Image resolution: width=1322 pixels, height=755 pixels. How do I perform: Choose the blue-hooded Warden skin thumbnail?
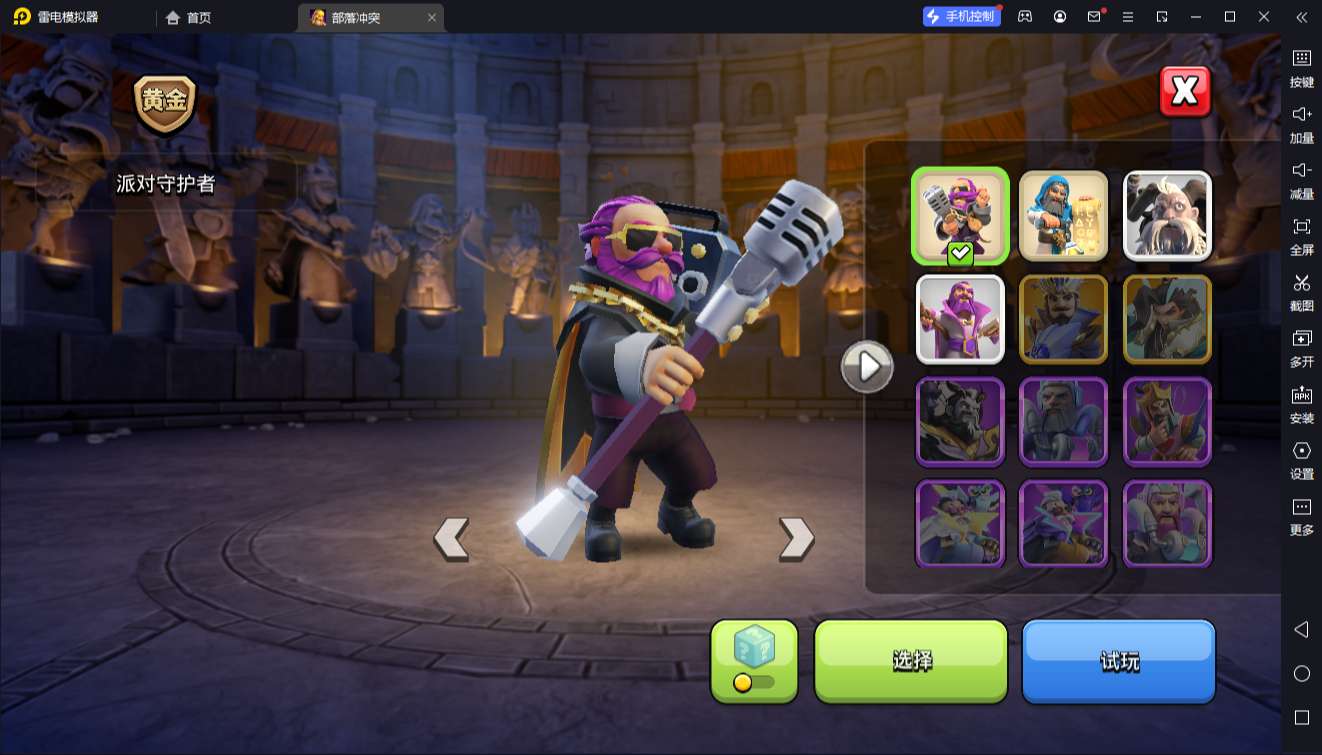coord(1063,215)
